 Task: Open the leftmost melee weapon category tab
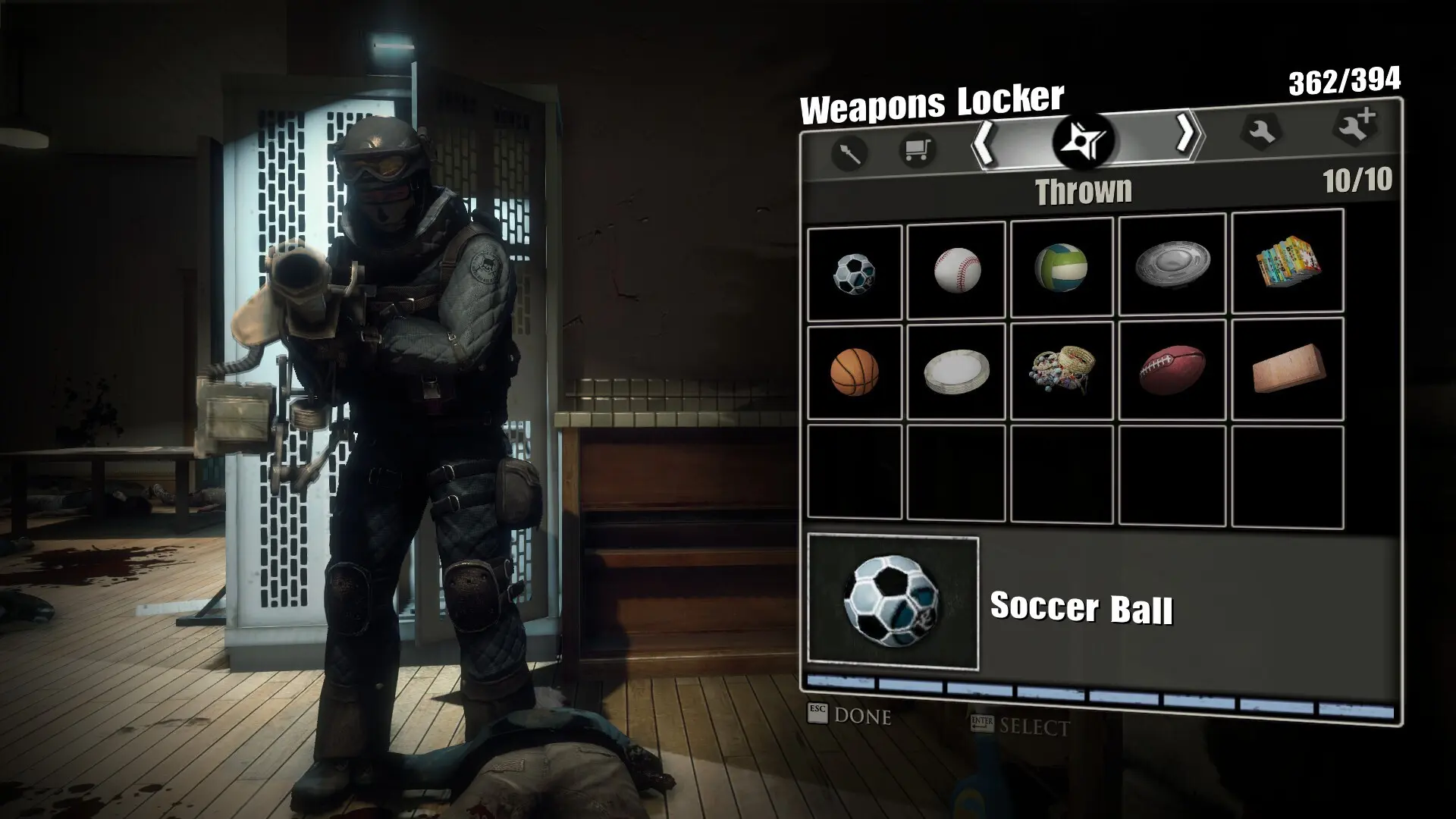click(849, 153)
